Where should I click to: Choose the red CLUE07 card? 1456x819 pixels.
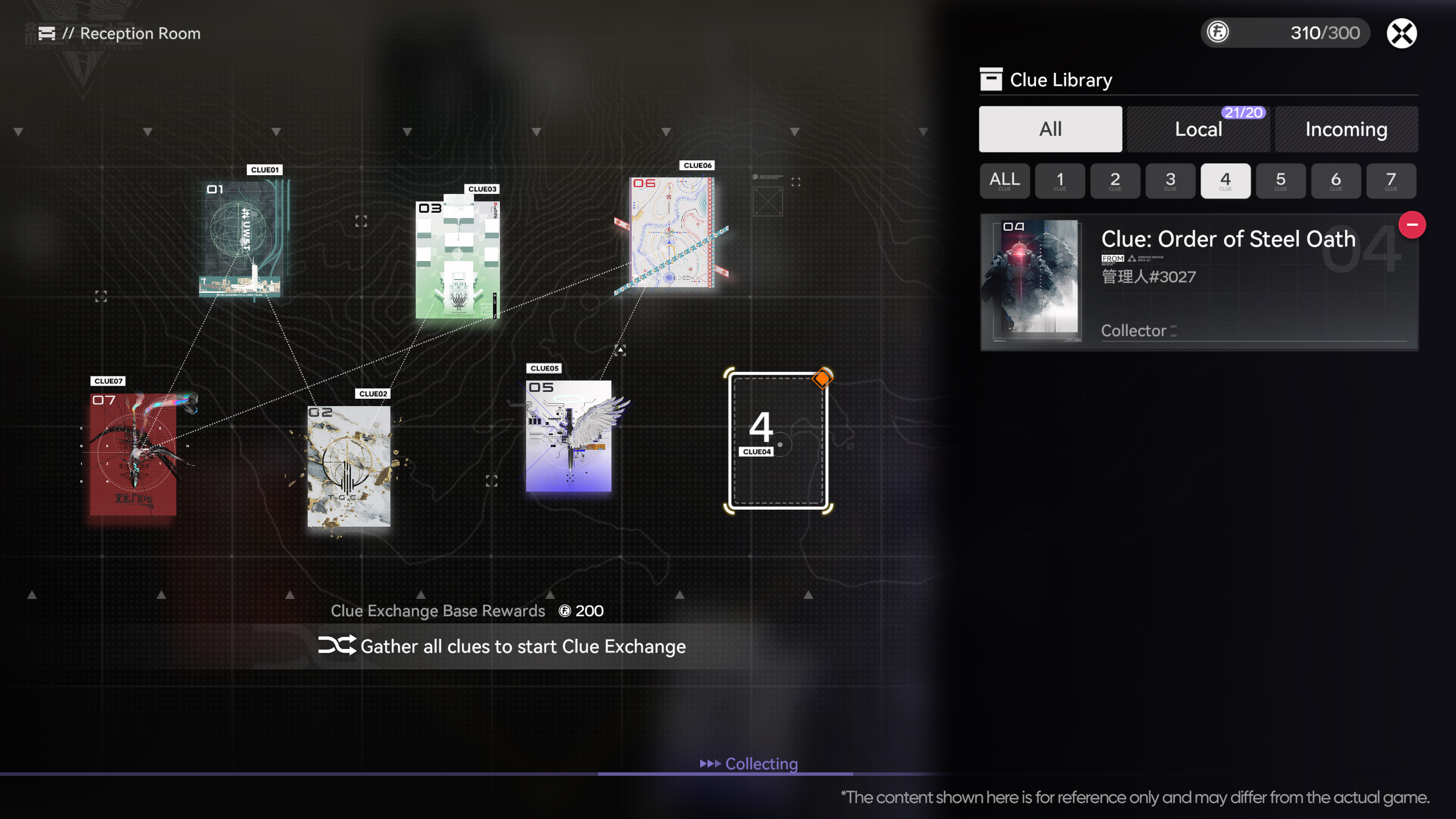[x=134, y=454]
